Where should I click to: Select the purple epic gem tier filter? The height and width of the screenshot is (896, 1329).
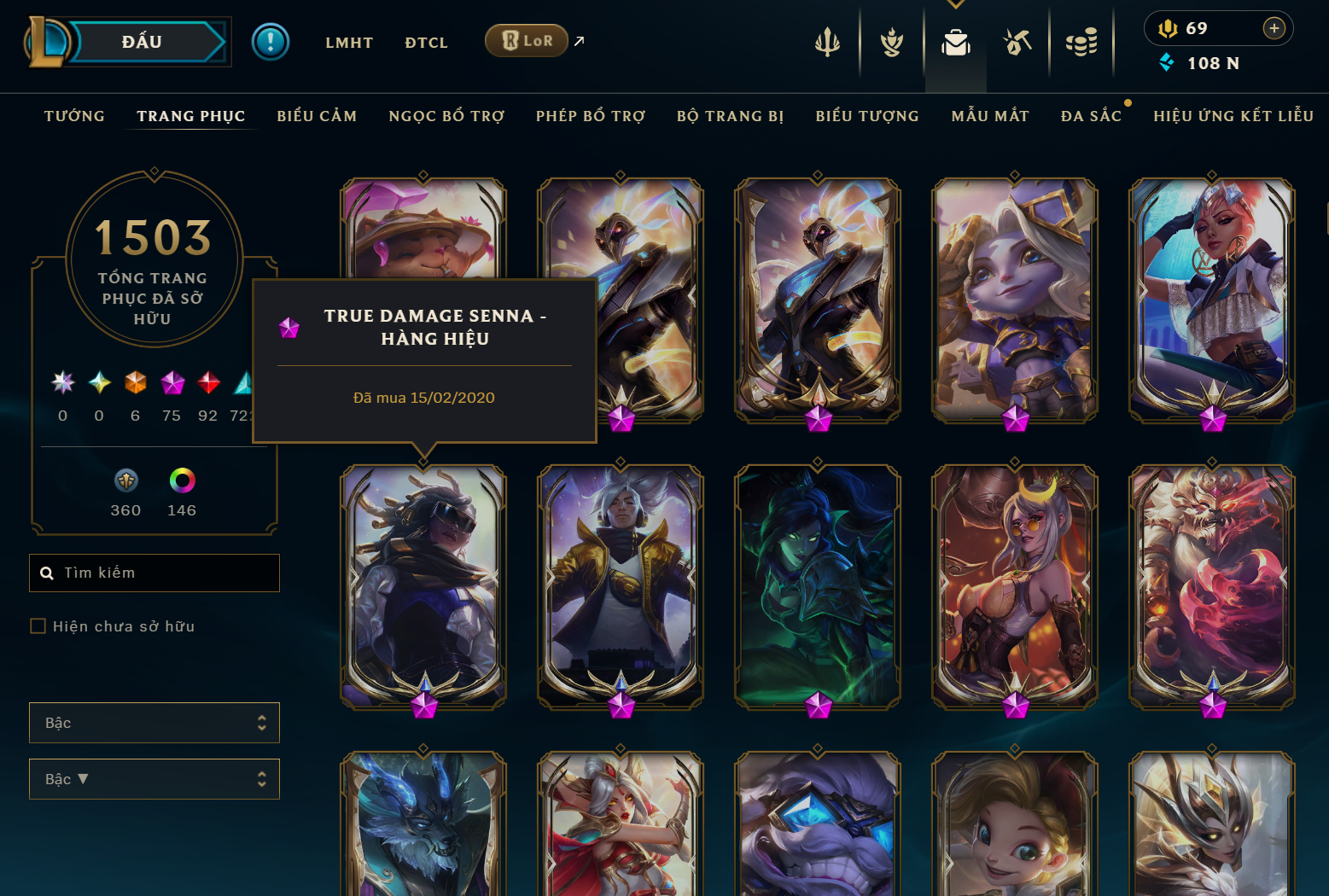click(172, 383)
